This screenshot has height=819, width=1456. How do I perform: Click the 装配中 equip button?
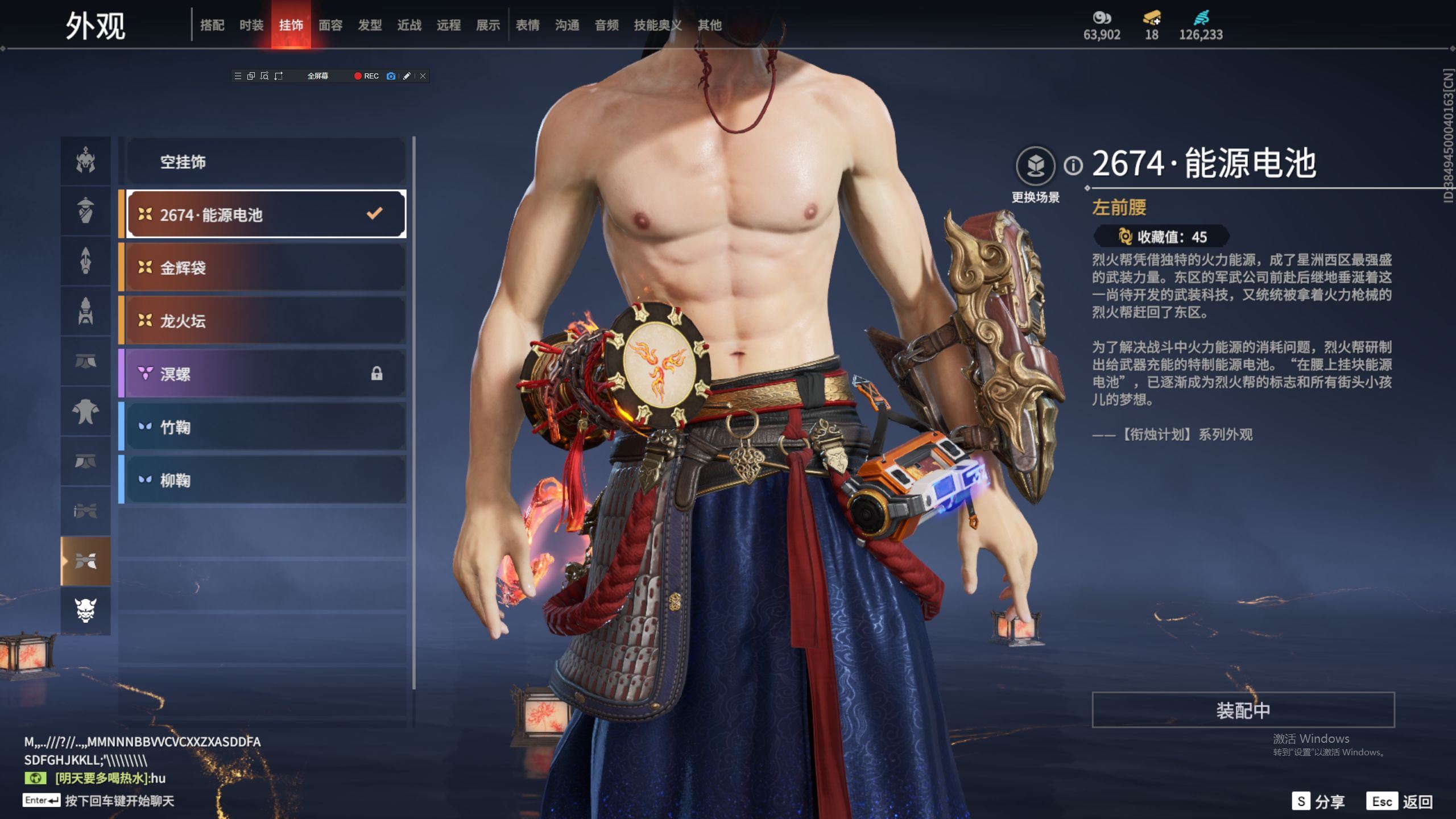[1243, 710]
